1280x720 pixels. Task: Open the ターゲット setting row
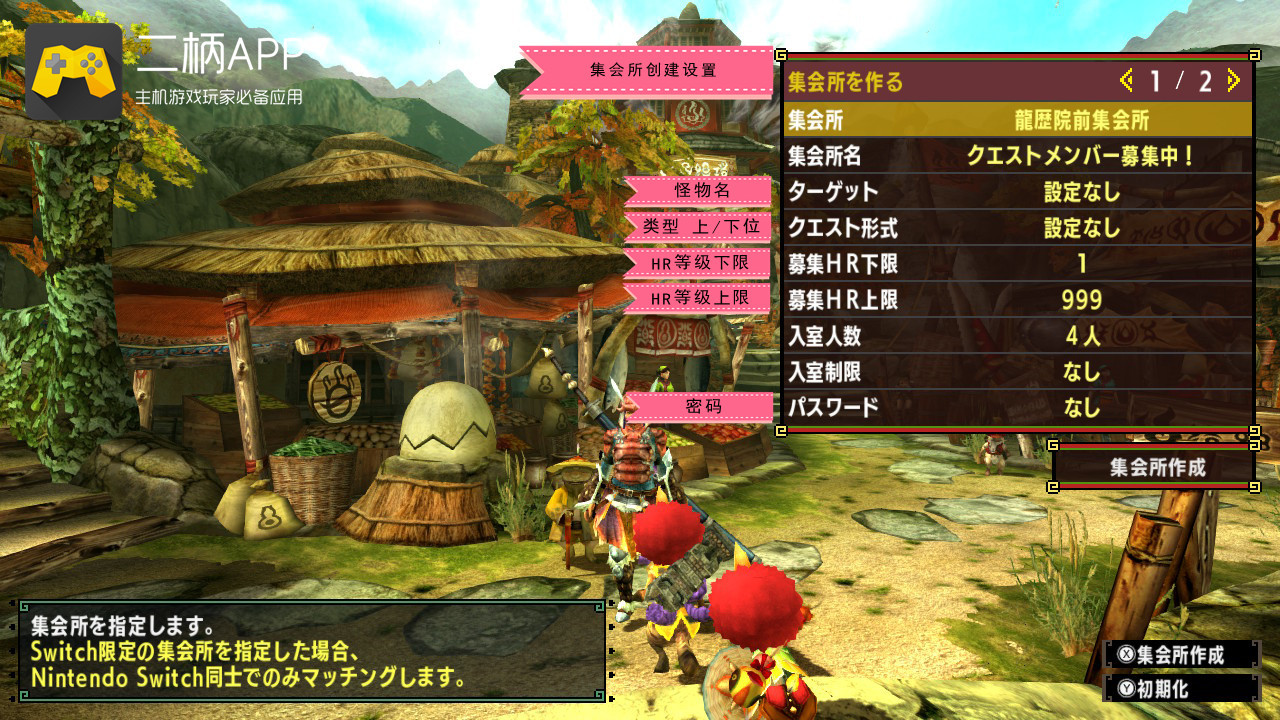click(1017, 192)
